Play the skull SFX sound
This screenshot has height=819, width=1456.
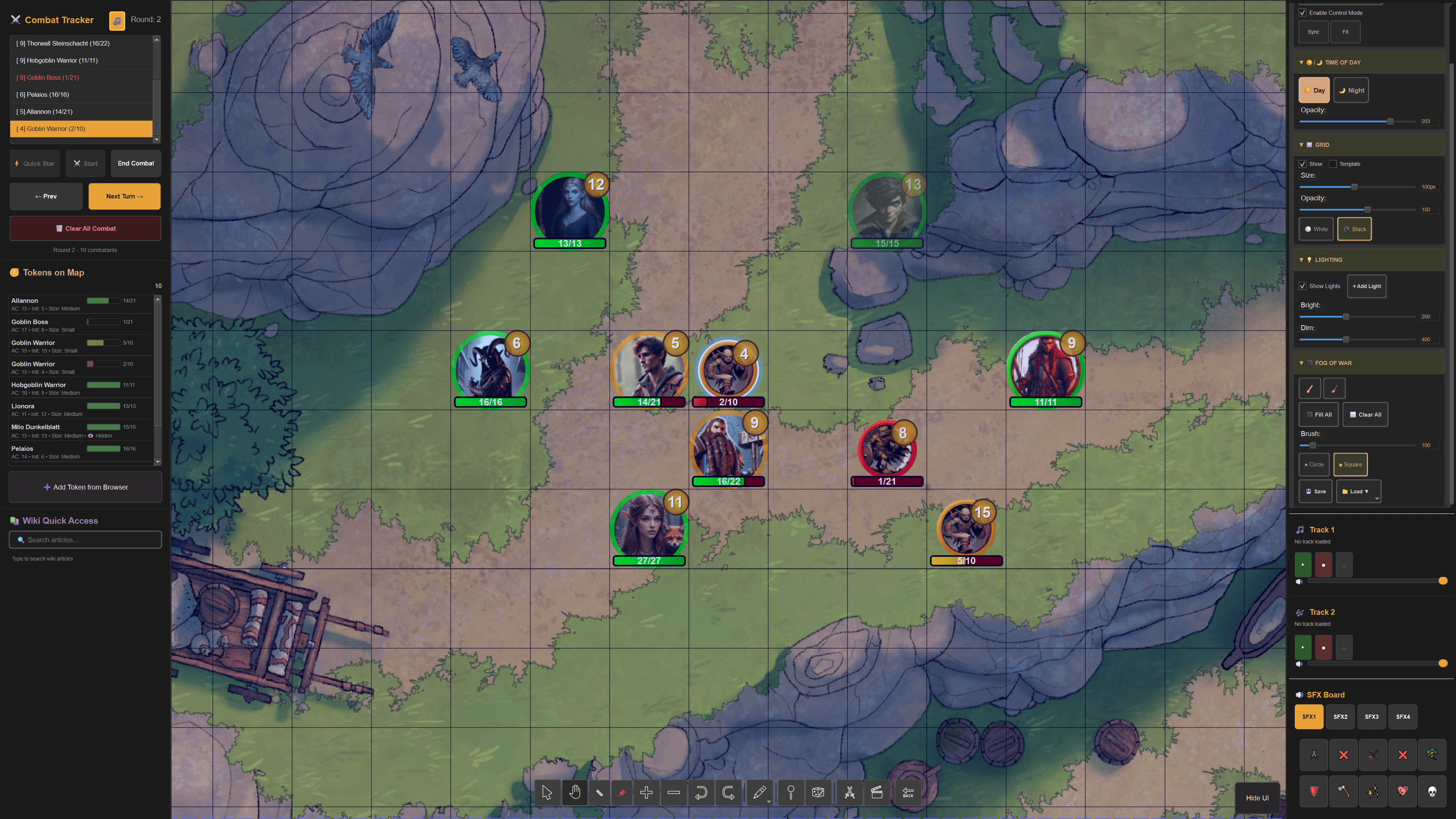(1431, 791)
